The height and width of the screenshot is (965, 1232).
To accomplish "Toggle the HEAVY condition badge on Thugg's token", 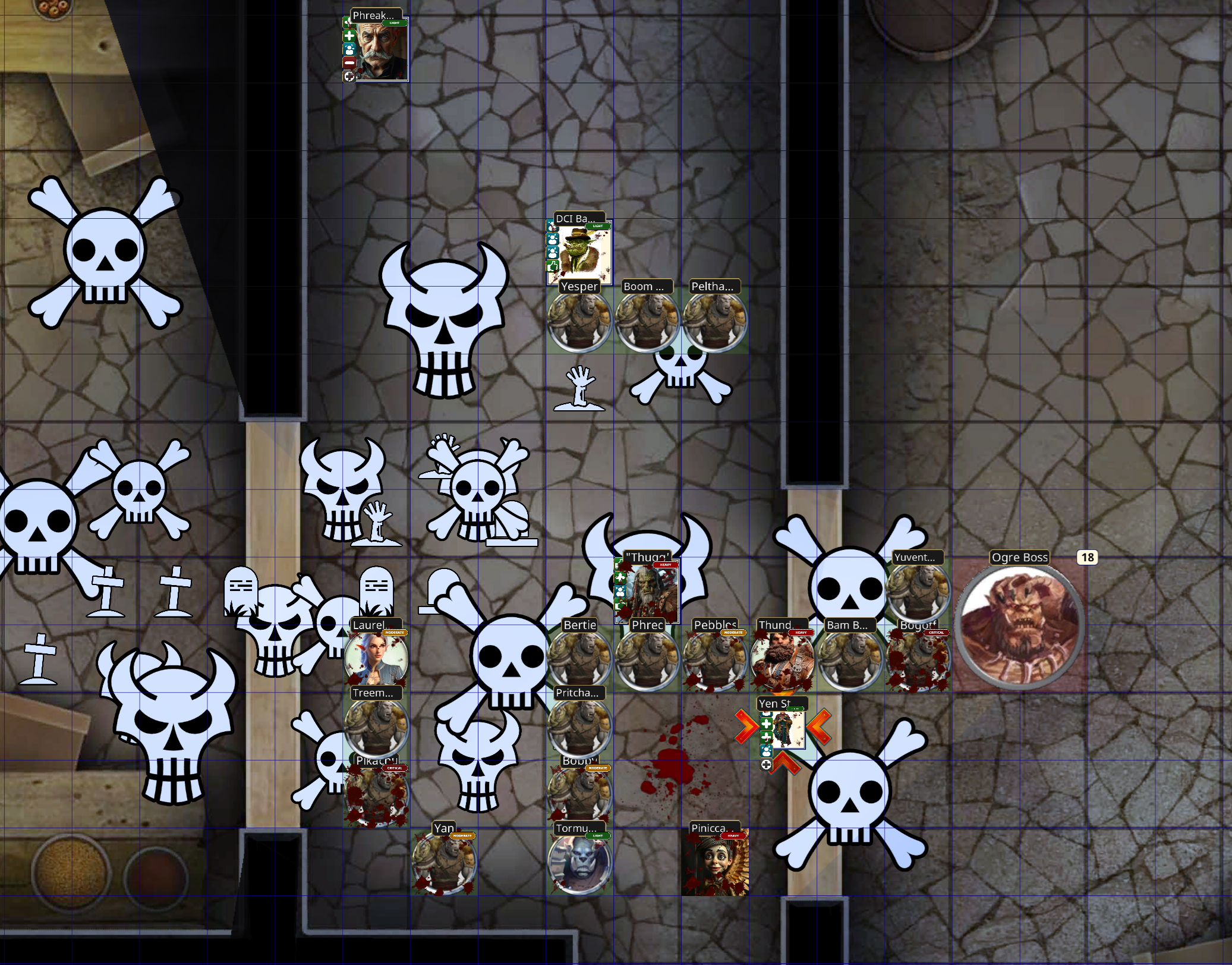I will (665, 565).
